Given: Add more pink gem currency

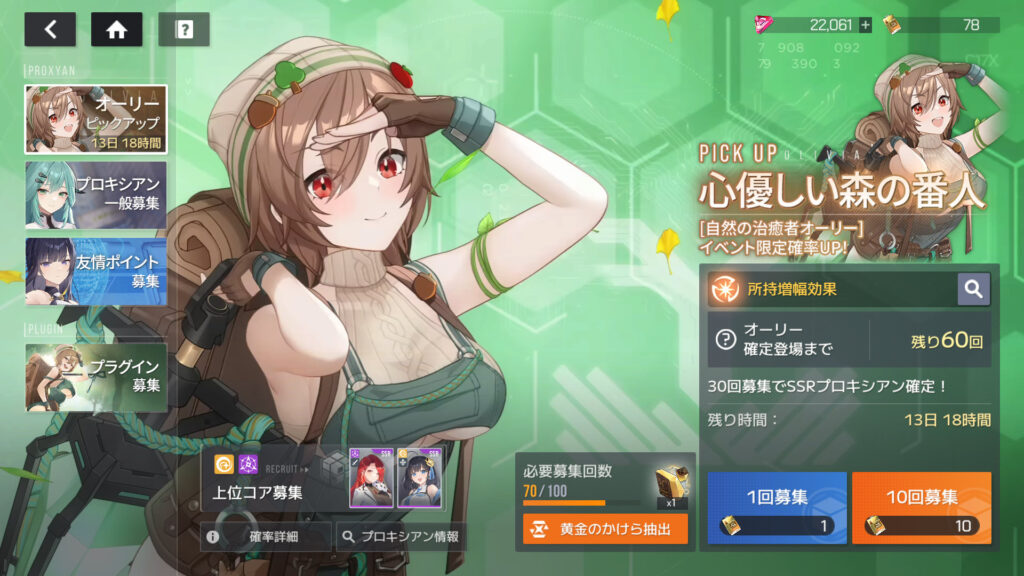Looking at the screenshot, I should (865, 25).
